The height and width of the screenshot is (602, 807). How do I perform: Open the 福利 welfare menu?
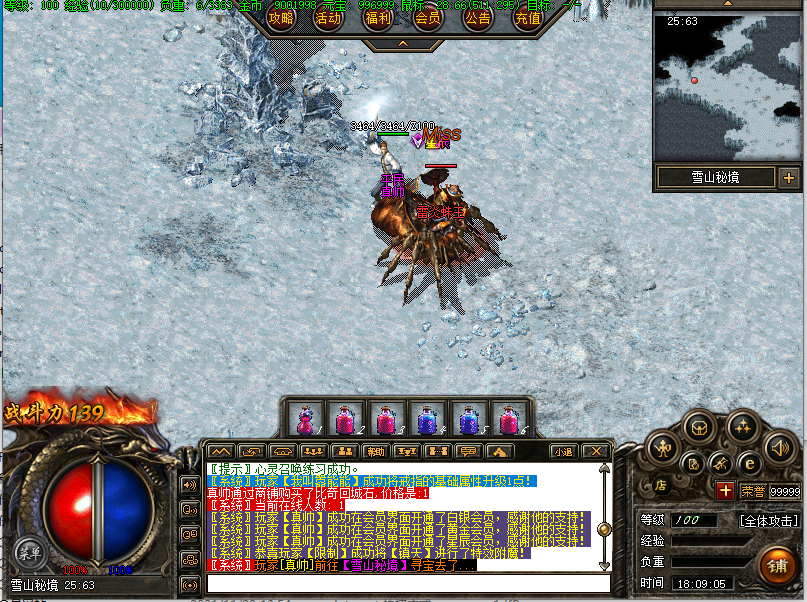pyautogui.click(x=378, y=17)
